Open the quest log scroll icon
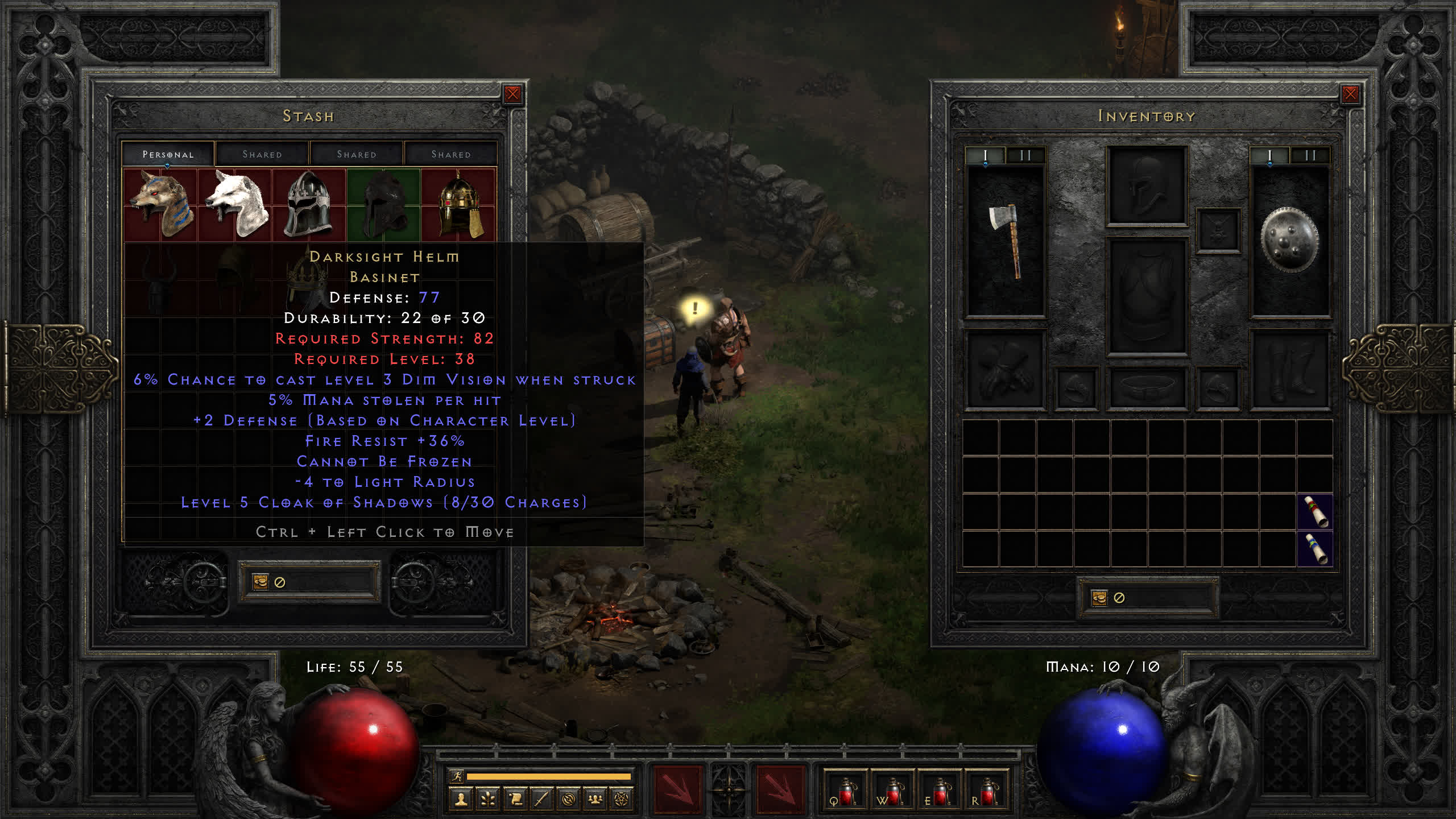Image resolution: width=1456 pixels, height=819 pixels. (x=515, y=799)
